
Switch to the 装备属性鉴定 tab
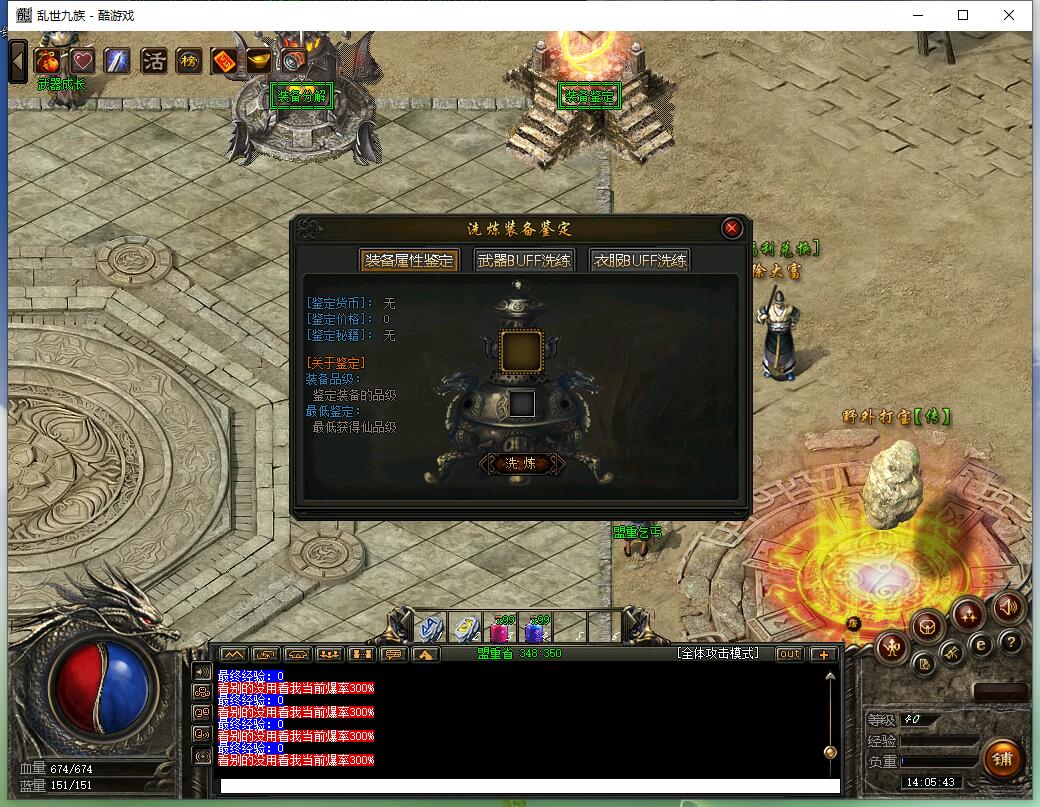click(410, 260)
